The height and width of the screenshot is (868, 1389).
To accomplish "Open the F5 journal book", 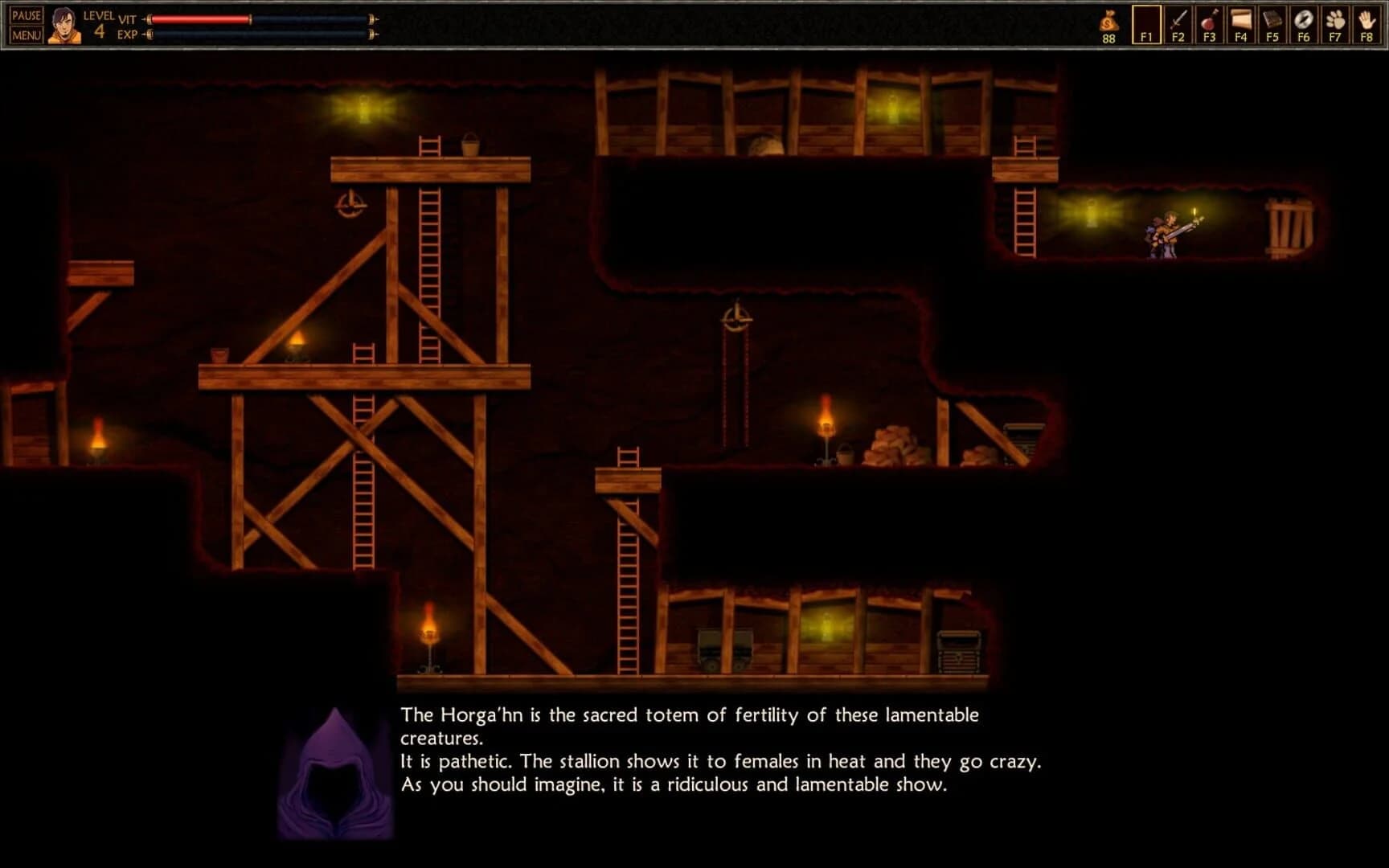I will click(x=1271, y=24).
